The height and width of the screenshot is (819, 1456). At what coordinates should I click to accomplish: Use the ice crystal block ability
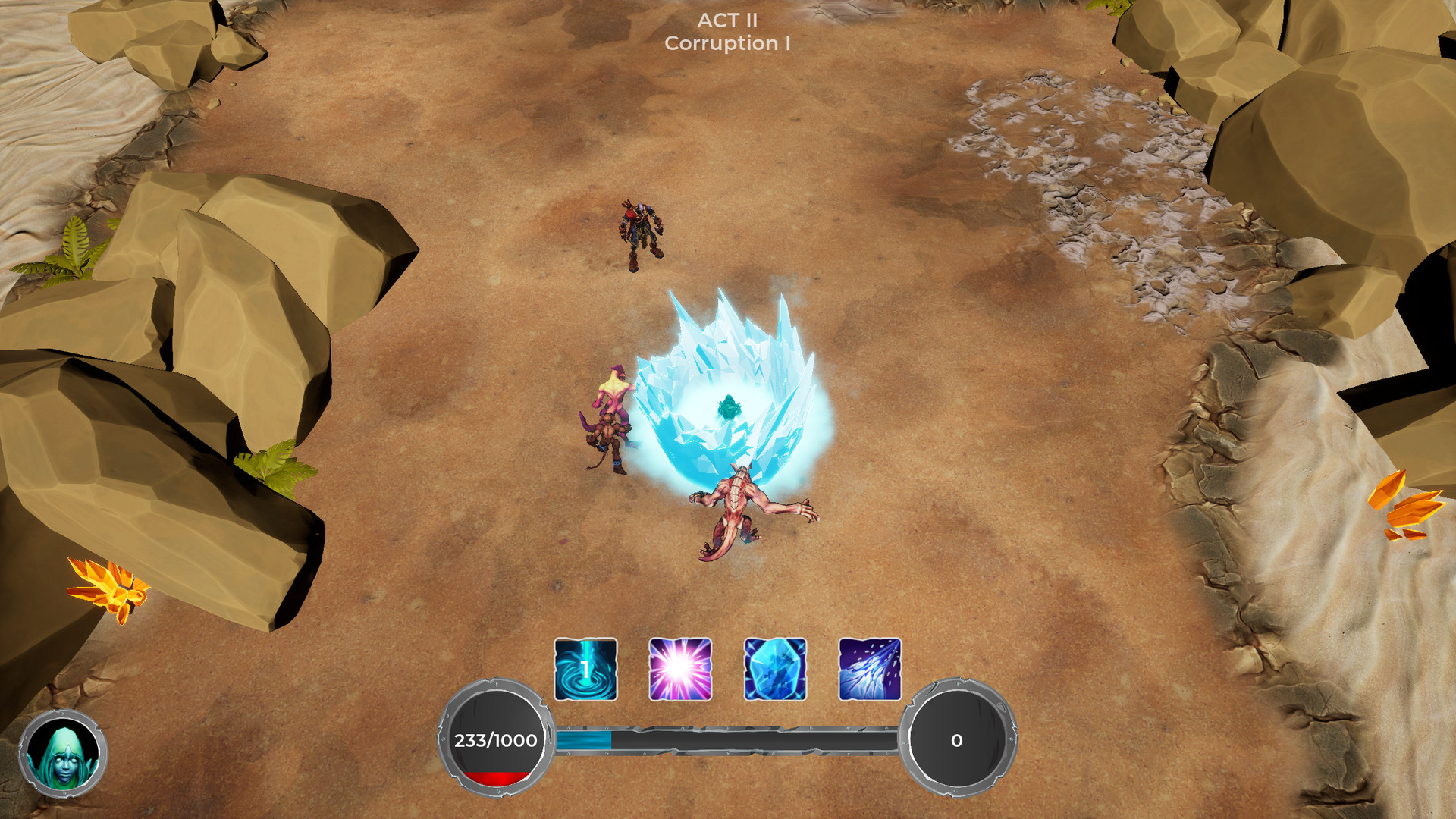click(775, 669)
